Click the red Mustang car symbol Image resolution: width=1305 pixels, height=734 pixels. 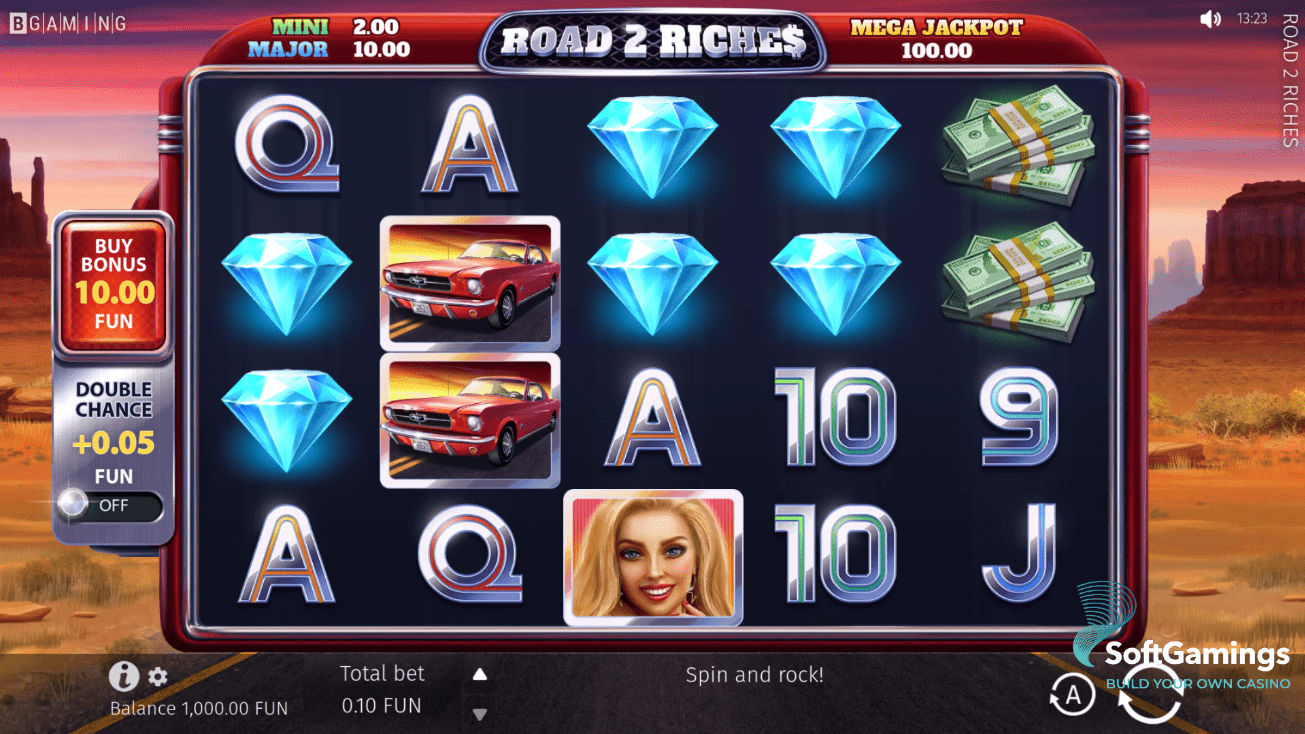[470, 285]
